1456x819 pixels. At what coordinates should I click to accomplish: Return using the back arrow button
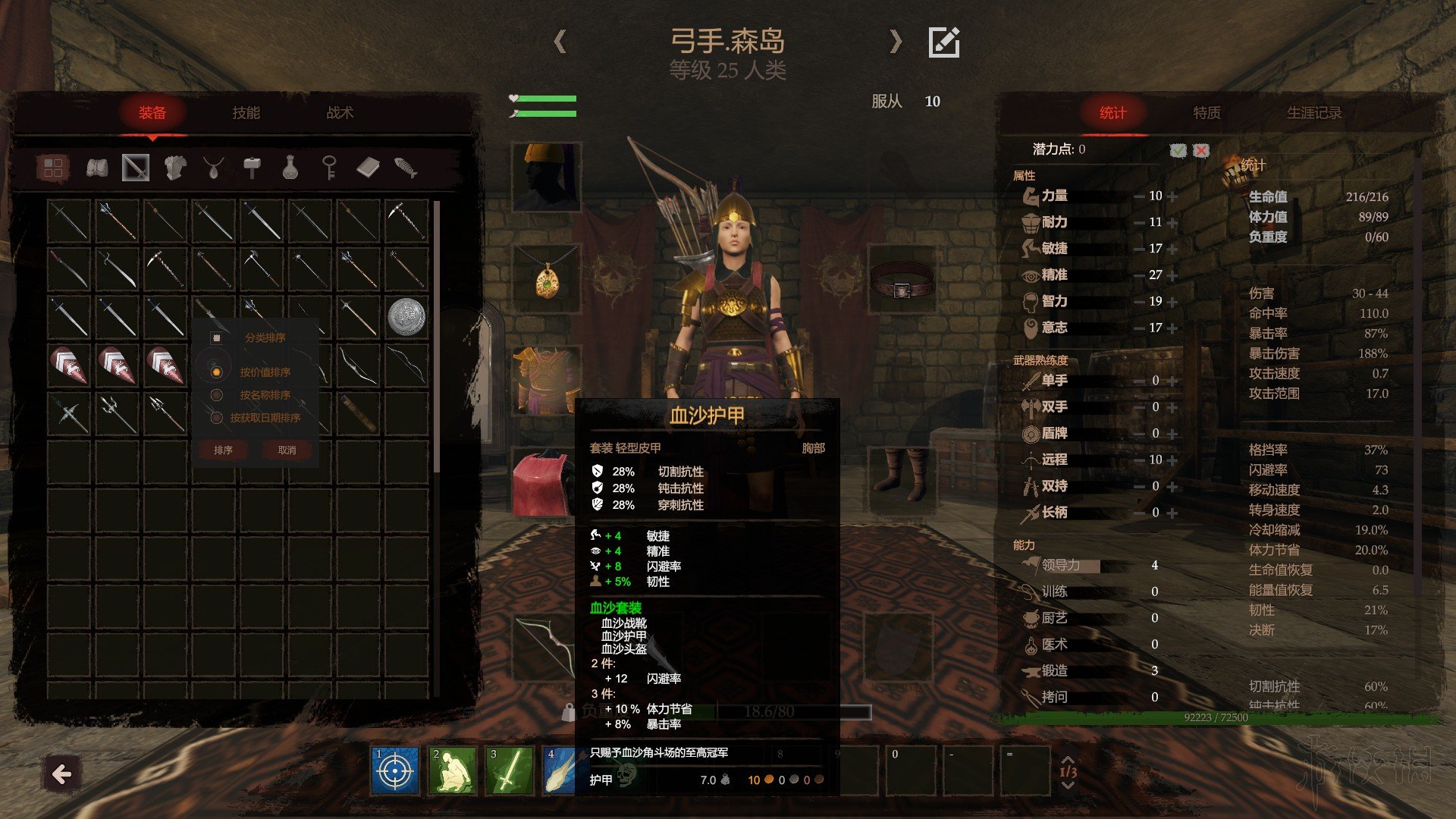click(61, 774)
